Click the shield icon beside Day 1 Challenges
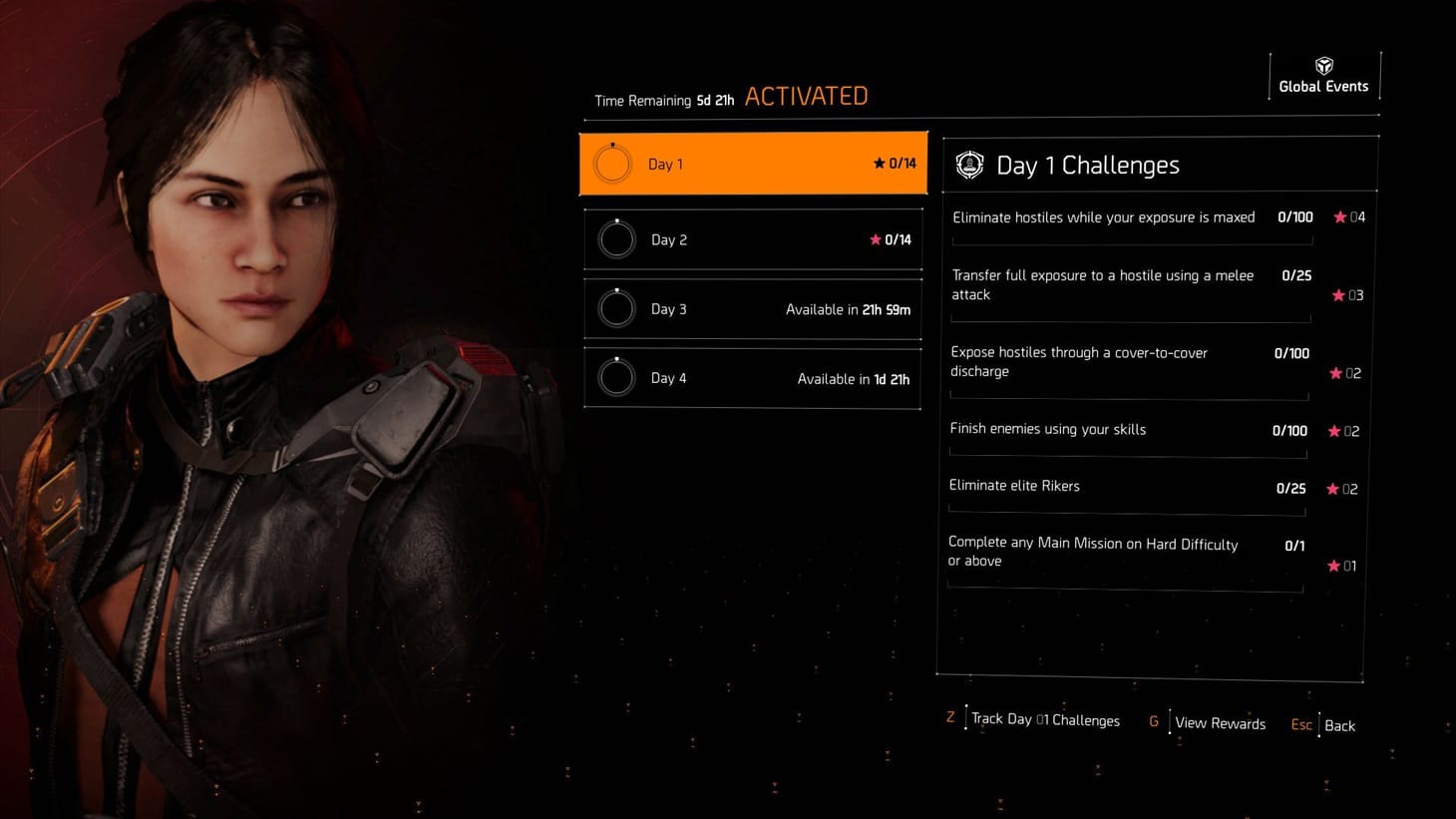 [x=968, y=165]
